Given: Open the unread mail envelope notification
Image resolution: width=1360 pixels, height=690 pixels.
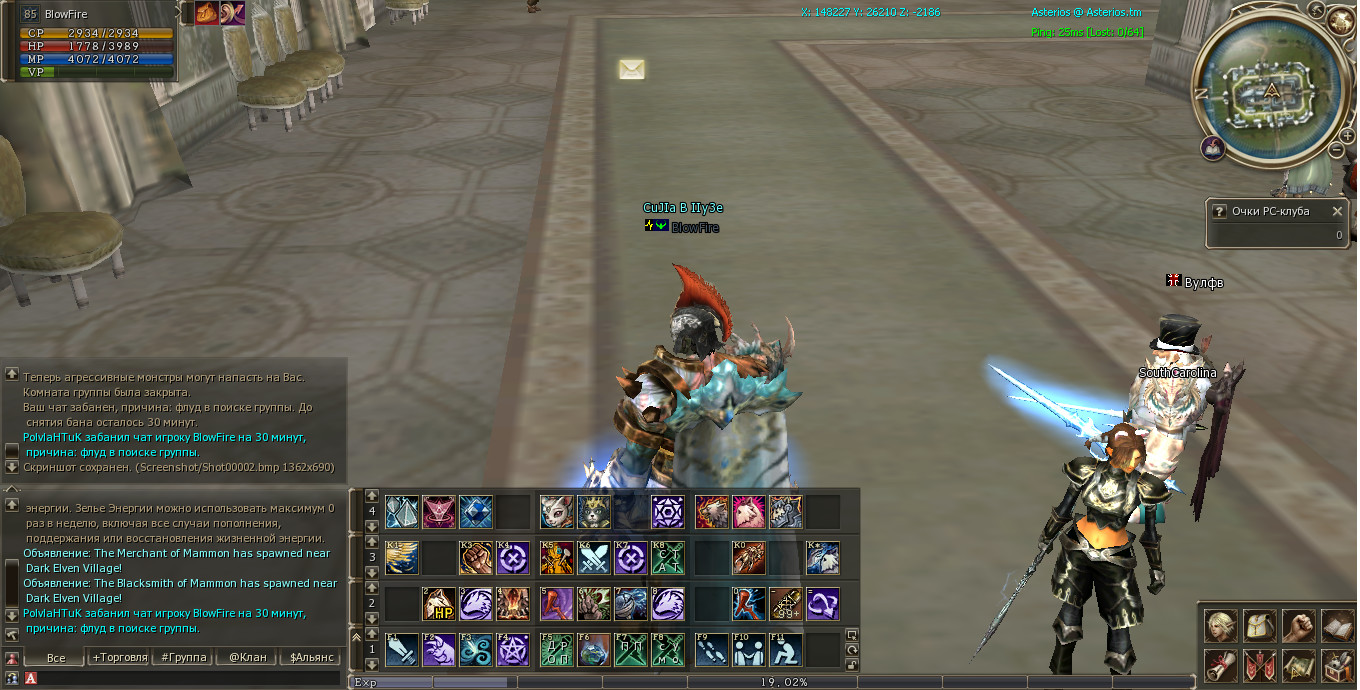Looking at the screenshot, I should point(631,69).
